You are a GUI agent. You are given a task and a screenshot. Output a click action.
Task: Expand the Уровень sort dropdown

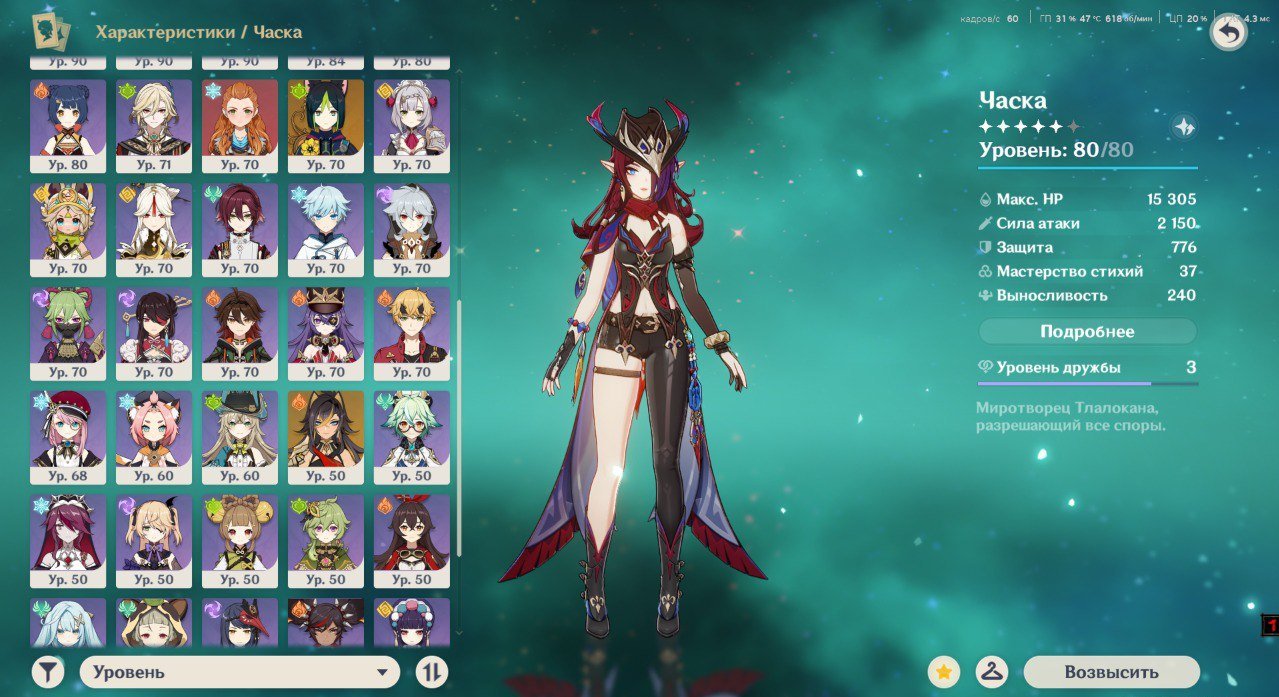[x=239, y=672]
